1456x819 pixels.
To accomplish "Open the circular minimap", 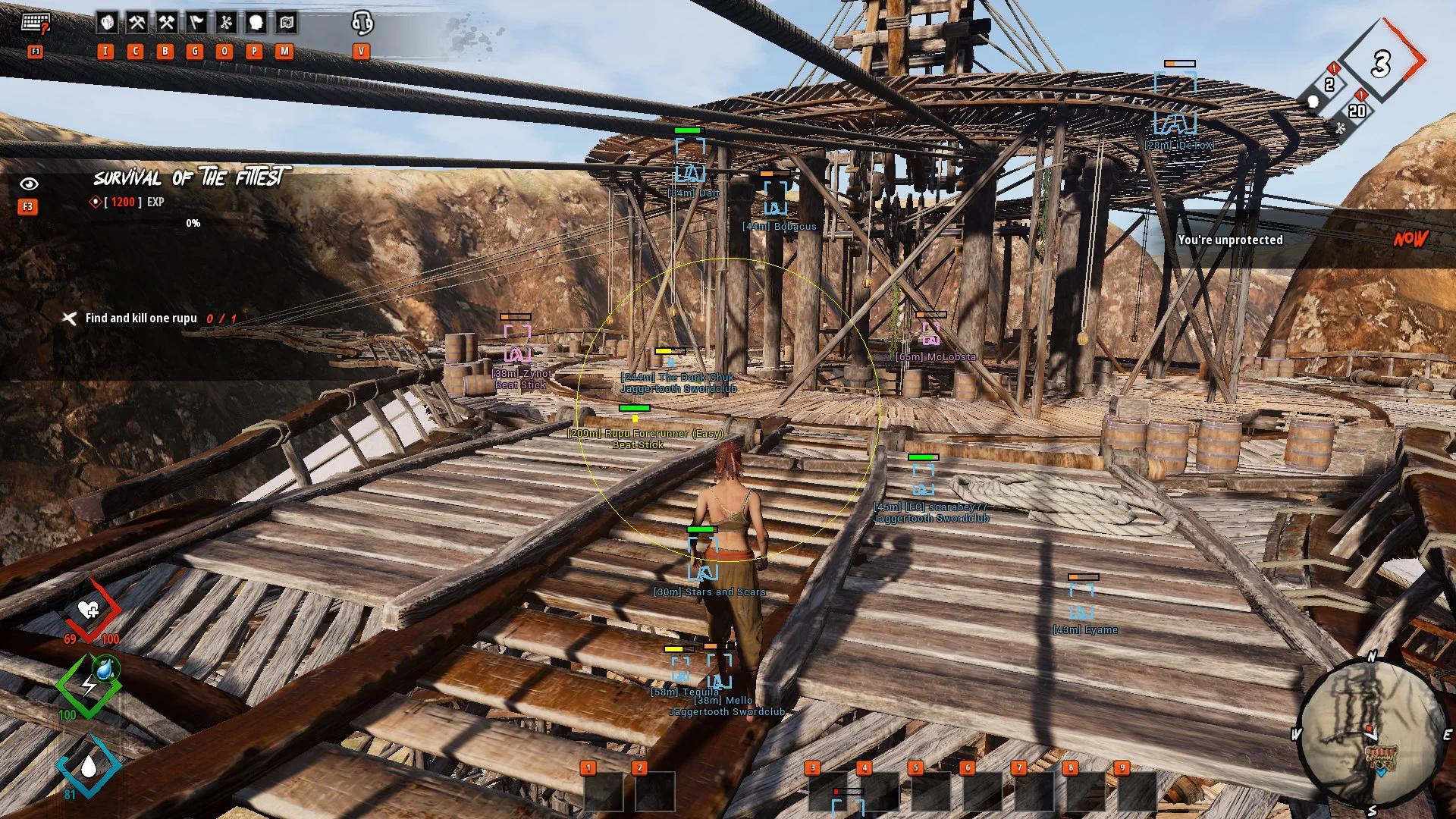I will [x=1373, y=736].
